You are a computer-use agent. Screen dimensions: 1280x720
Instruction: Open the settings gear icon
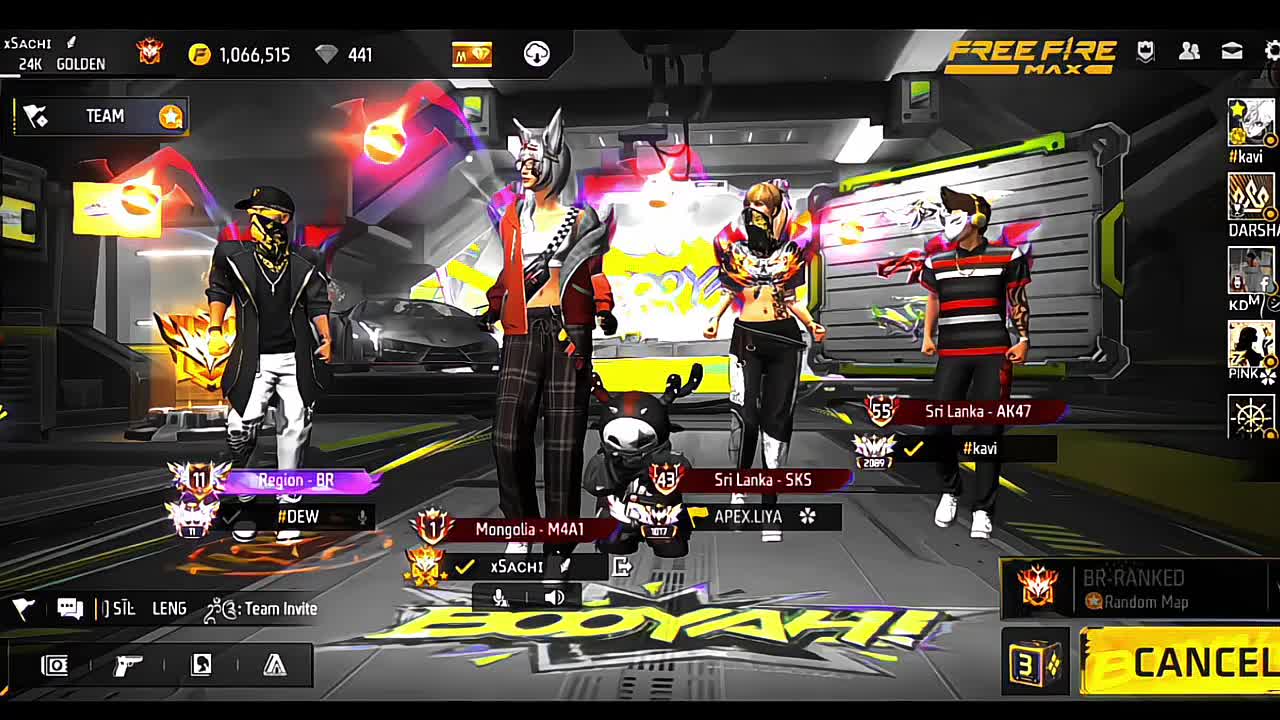1272,51
